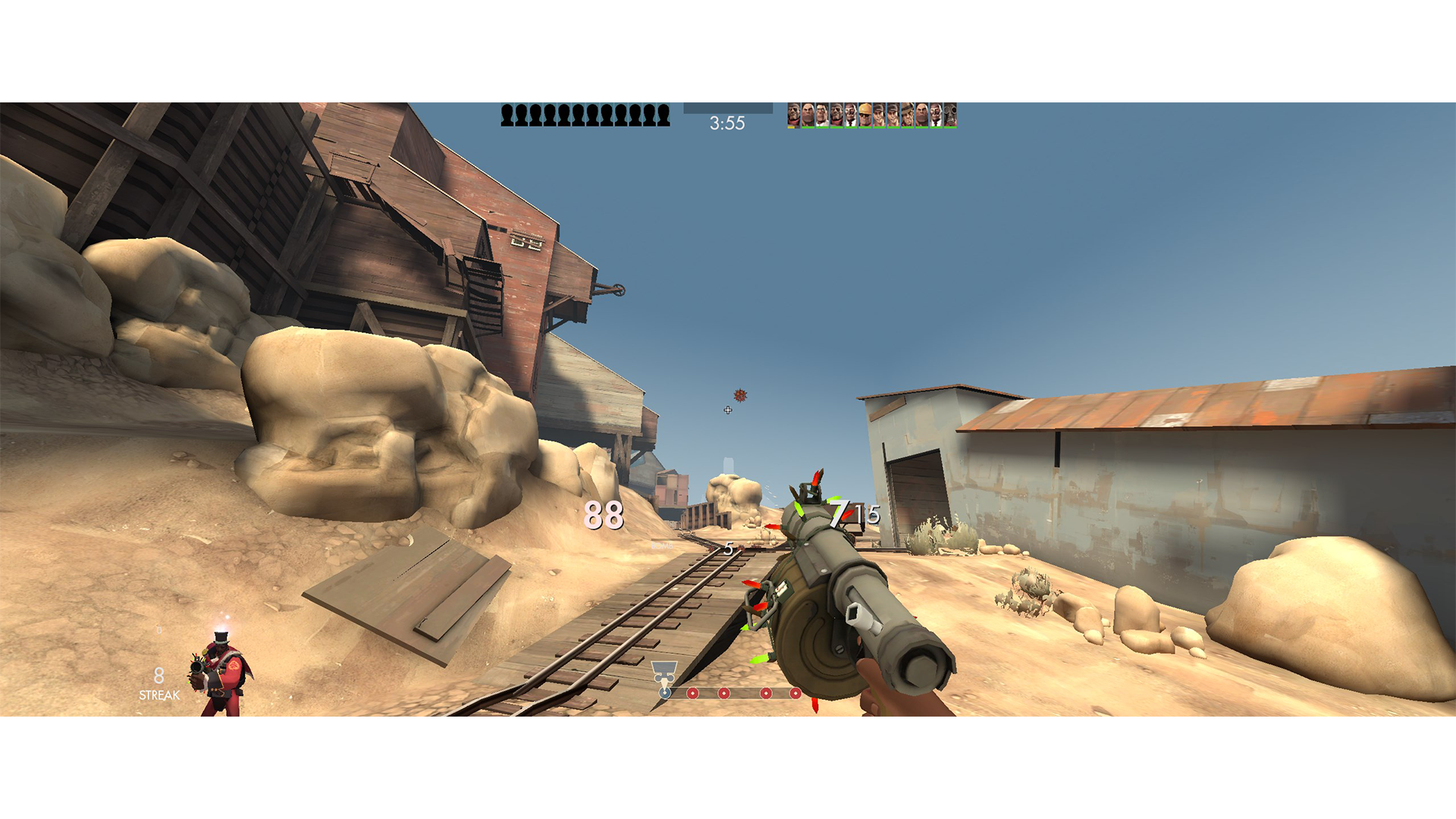Viewport: 1456px width, 819px height.
Task: Click the round timer bar above 3:55
Action: pos(728,108)
